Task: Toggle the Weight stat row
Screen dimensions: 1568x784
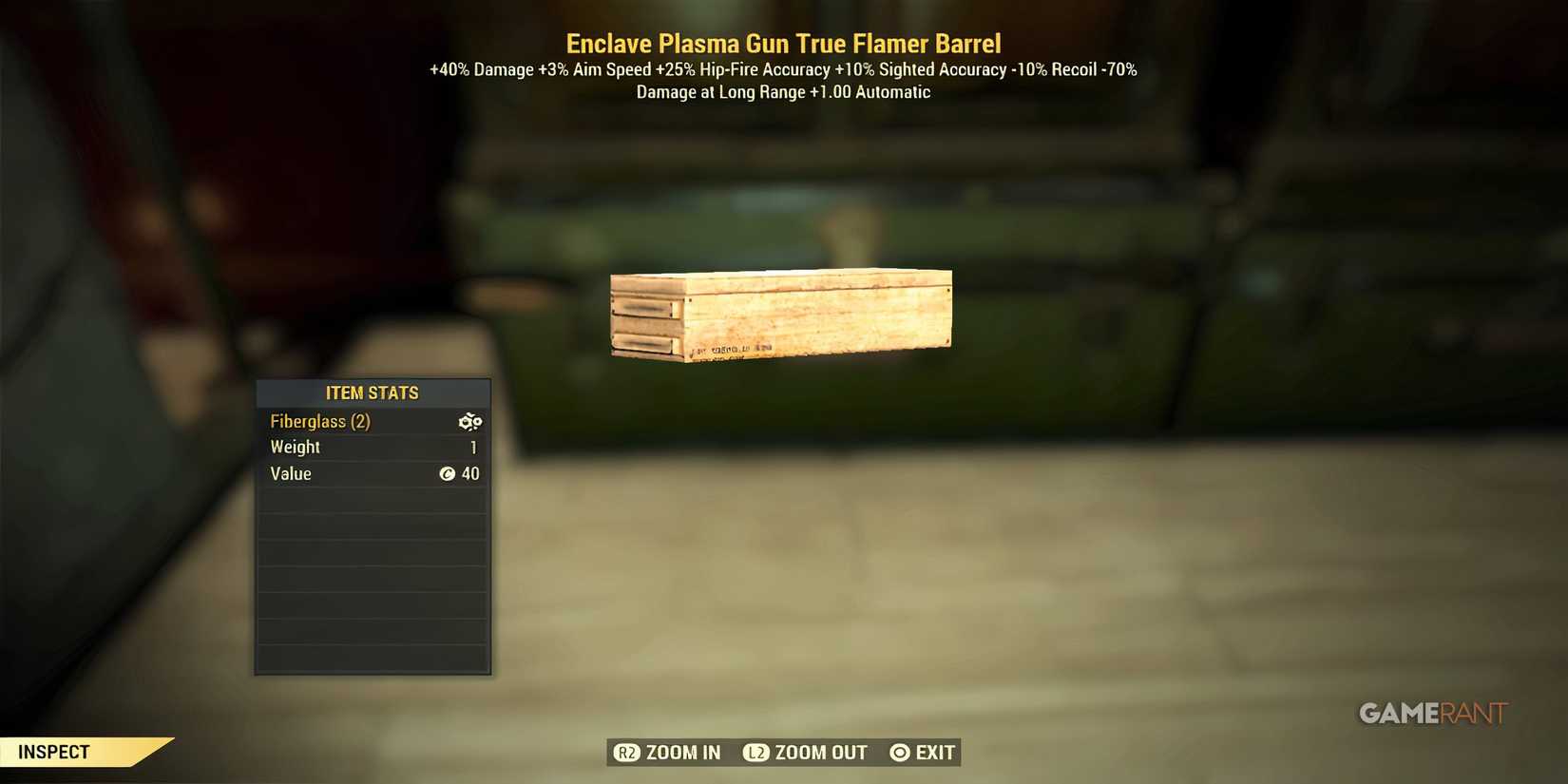Action: (x=371, y=447)
